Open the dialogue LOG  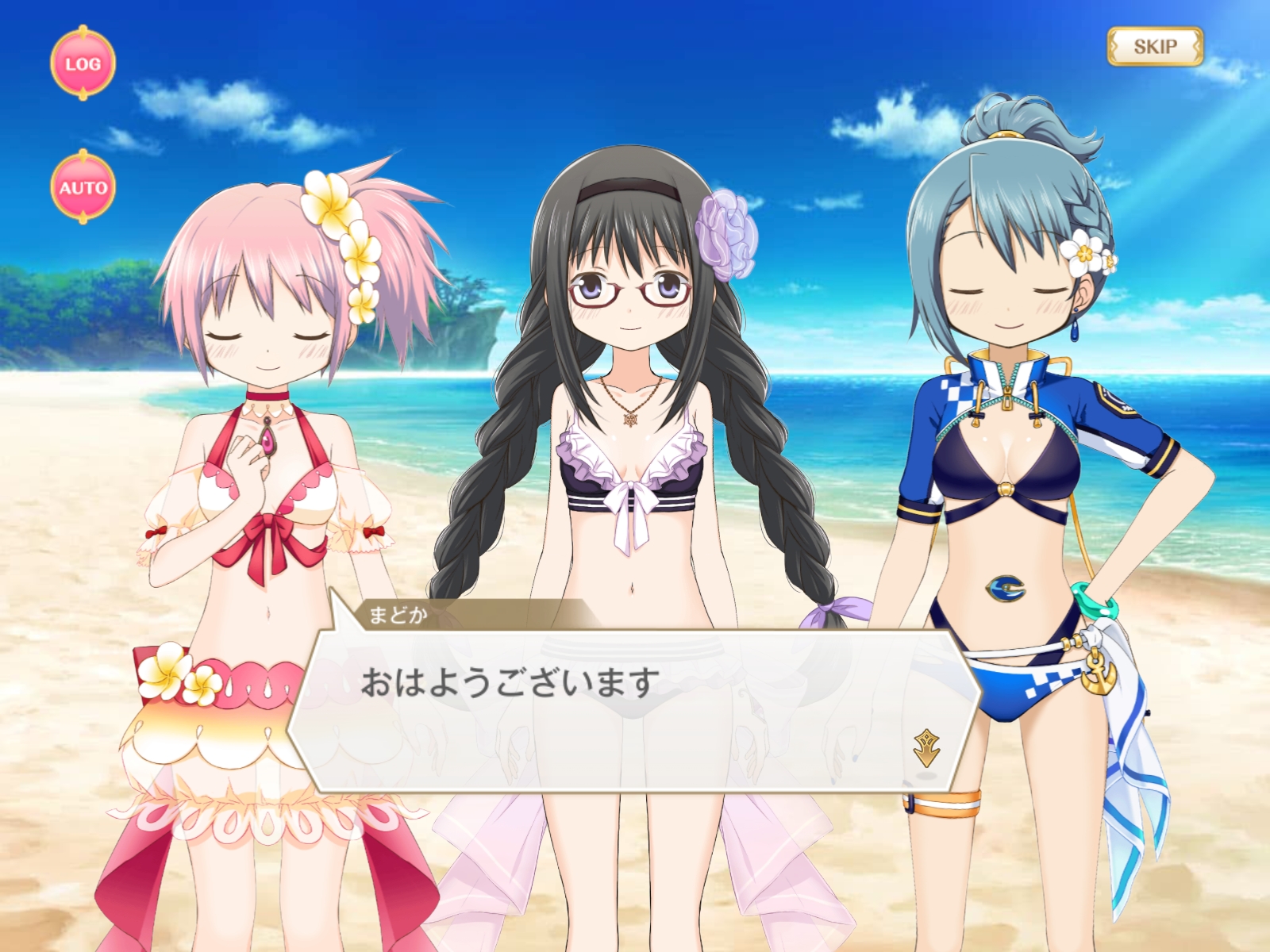83,63
